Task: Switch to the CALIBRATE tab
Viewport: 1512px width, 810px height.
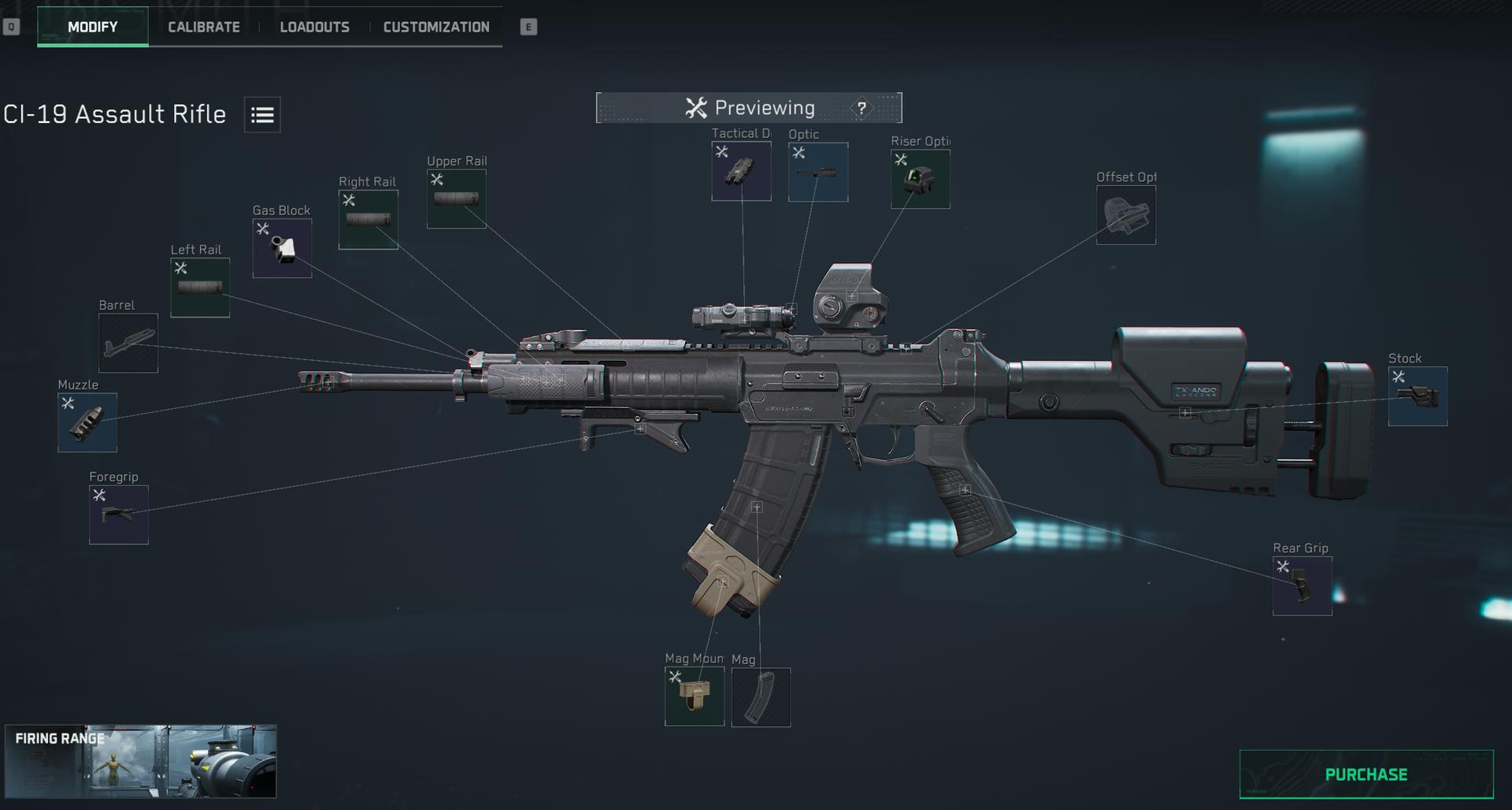Action: pos(202,26)
